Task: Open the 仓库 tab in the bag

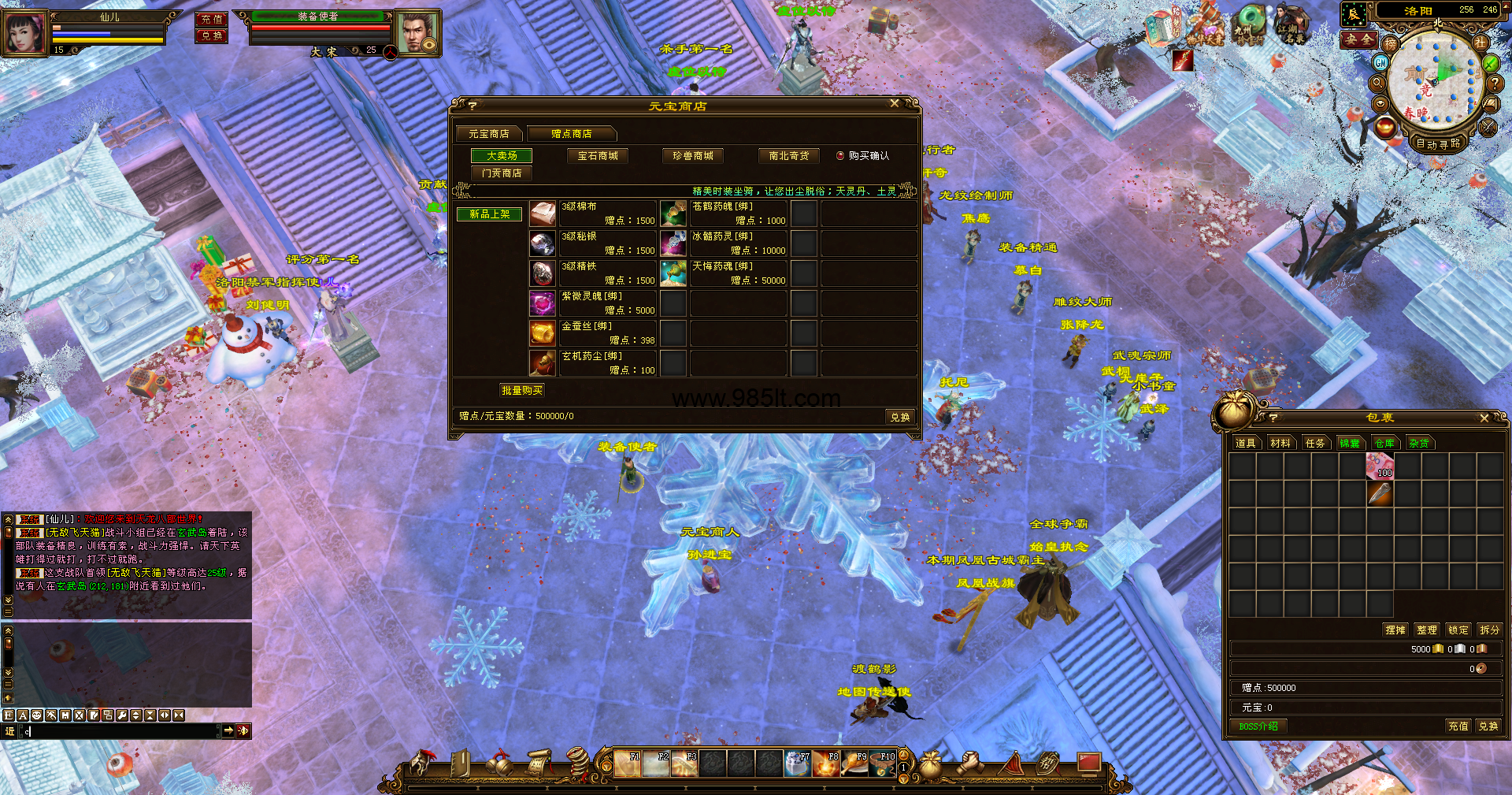Action: coord(1384,444)
